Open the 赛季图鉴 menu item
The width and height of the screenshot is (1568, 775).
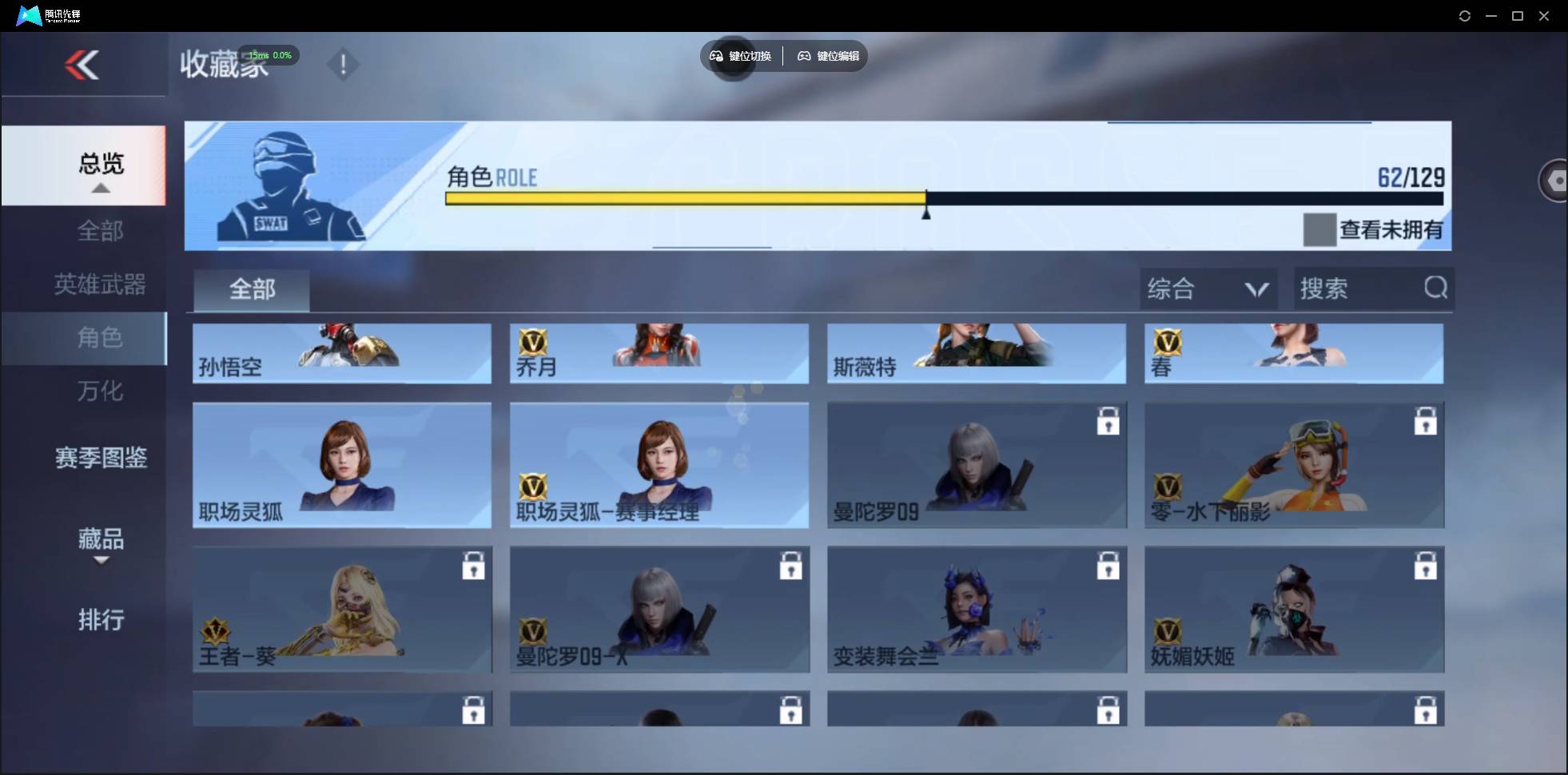(x=101, y=455)
